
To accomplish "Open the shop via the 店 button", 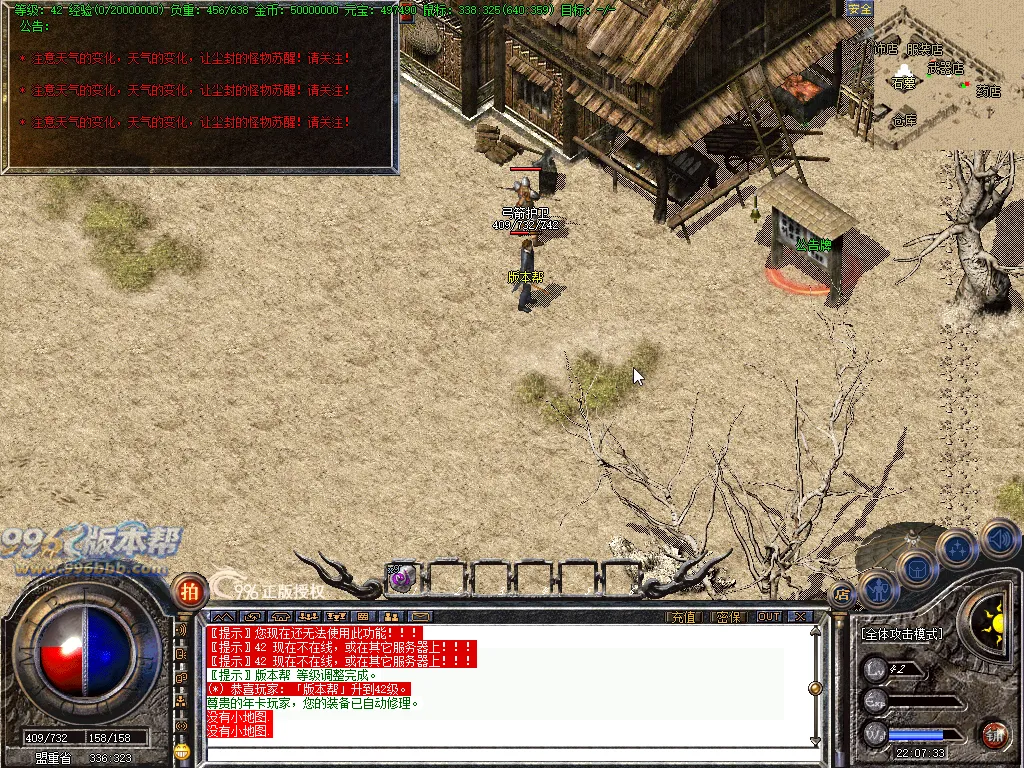I will coord(842,595).
